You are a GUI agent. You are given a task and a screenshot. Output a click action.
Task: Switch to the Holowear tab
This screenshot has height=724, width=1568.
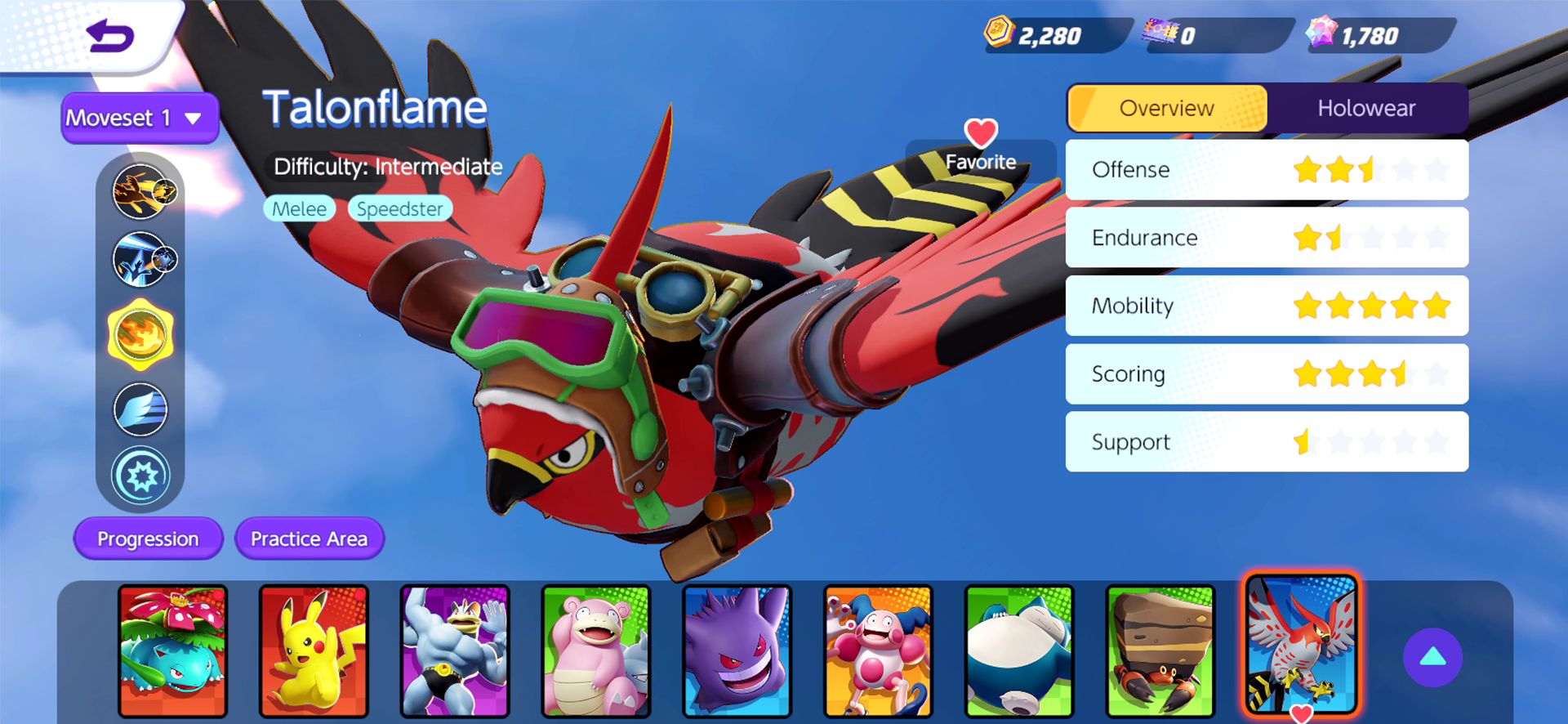1367,108
